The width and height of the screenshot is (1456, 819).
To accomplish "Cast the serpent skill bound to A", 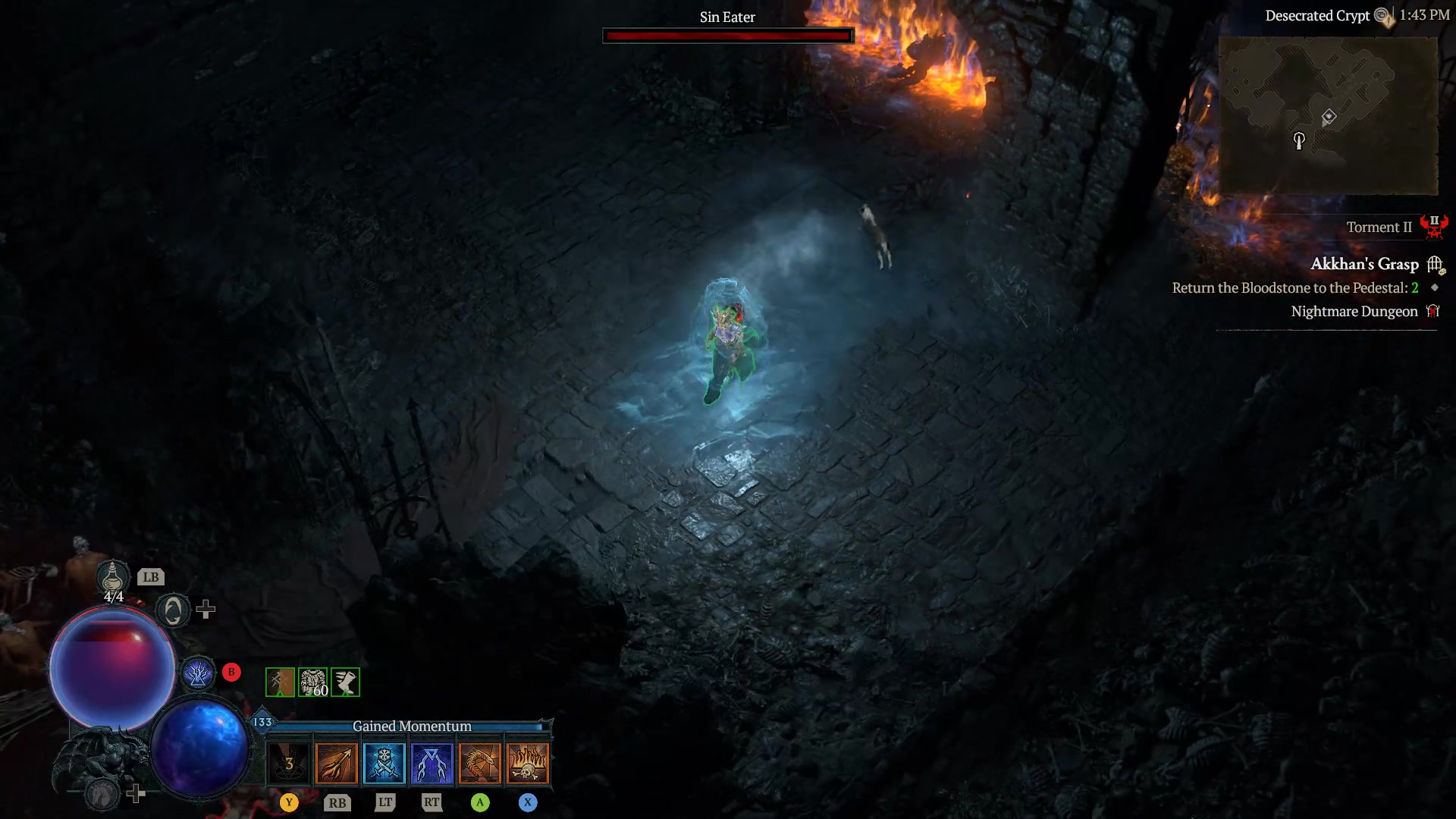I will (480, 763).
